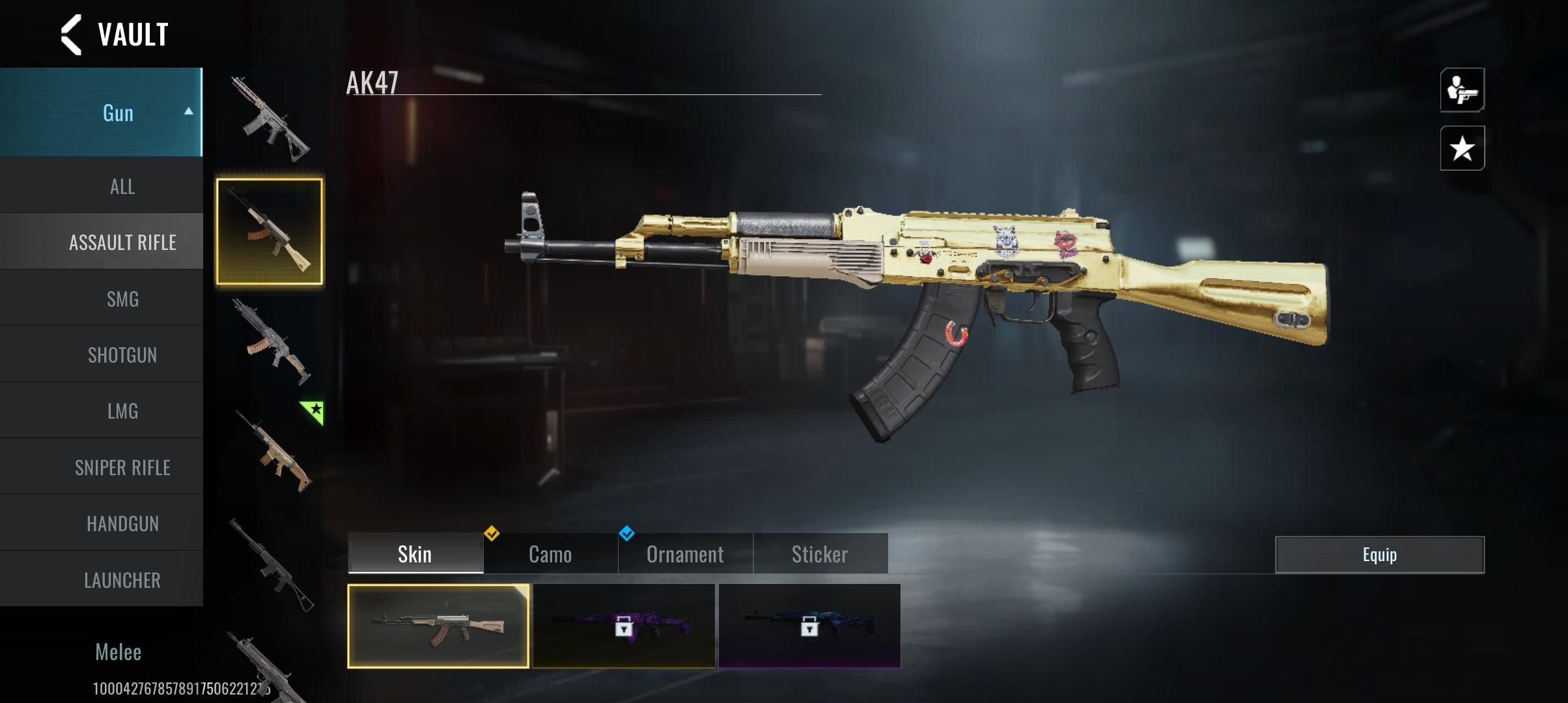1568x703 pixels.
Task: Switch to the Camo tab
Action: 550,554
